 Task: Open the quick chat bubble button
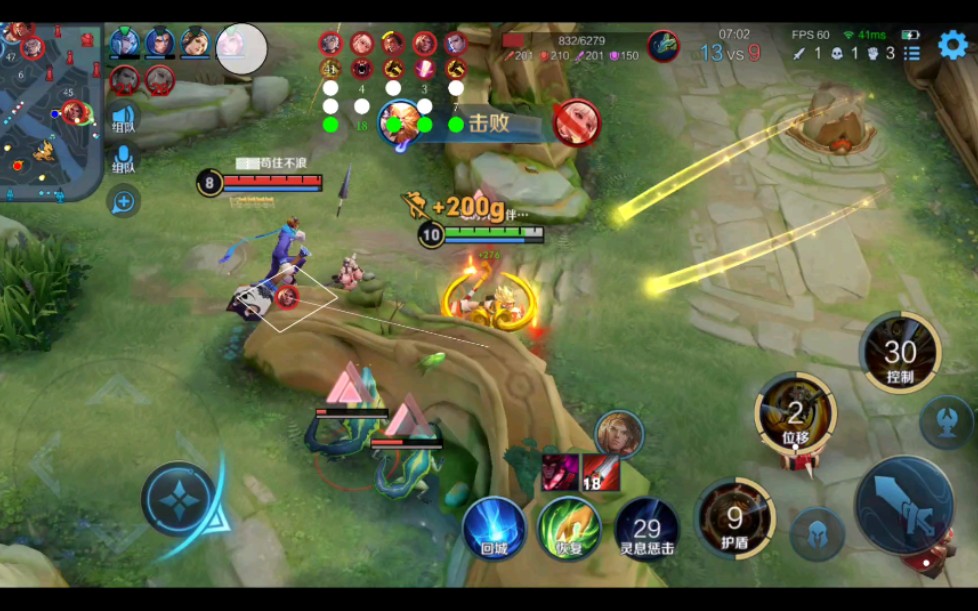click(123, 203)
